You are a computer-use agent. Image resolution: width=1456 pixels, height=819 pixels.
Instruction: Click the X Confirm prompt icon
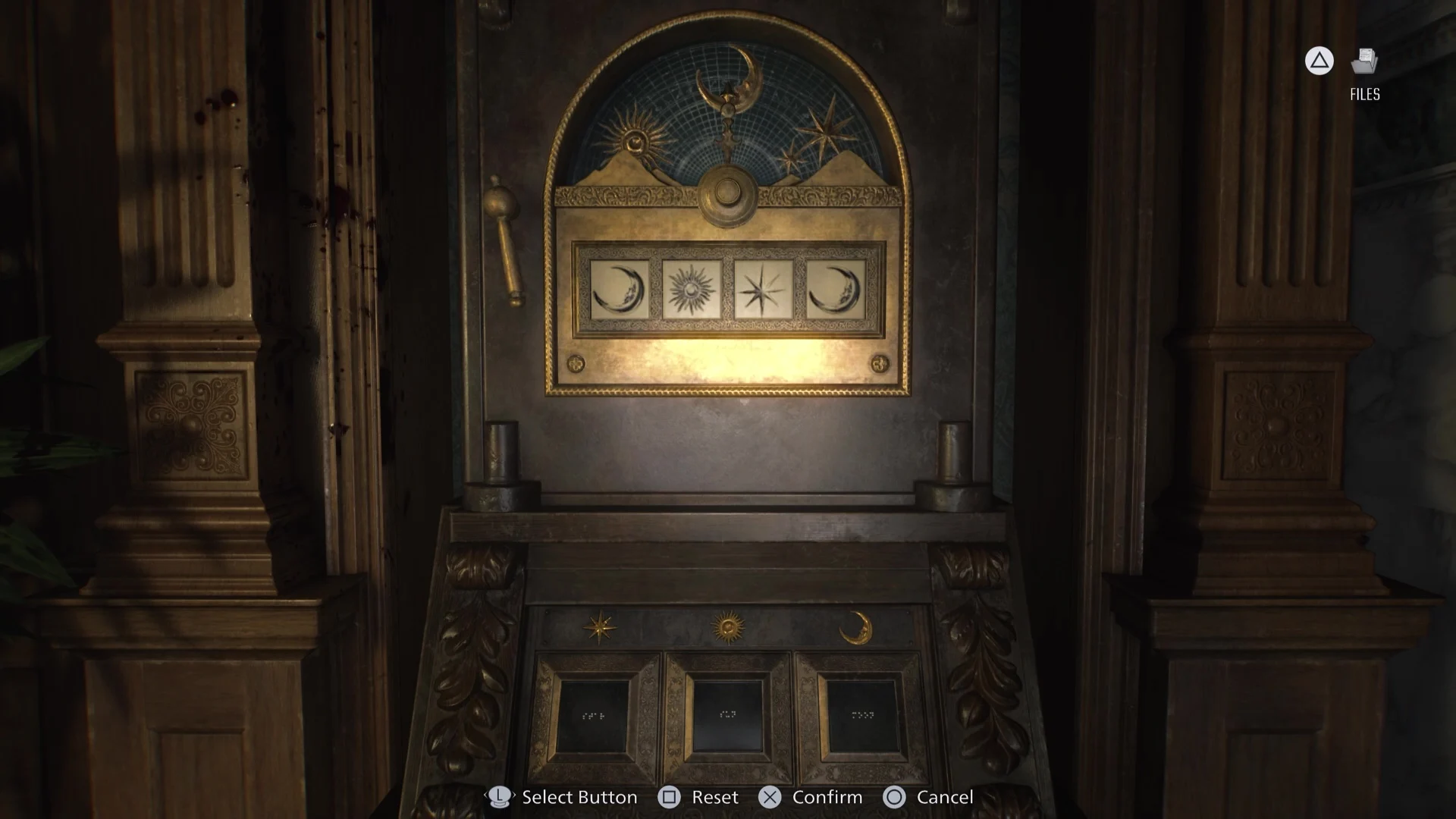[x=771, y=797]
